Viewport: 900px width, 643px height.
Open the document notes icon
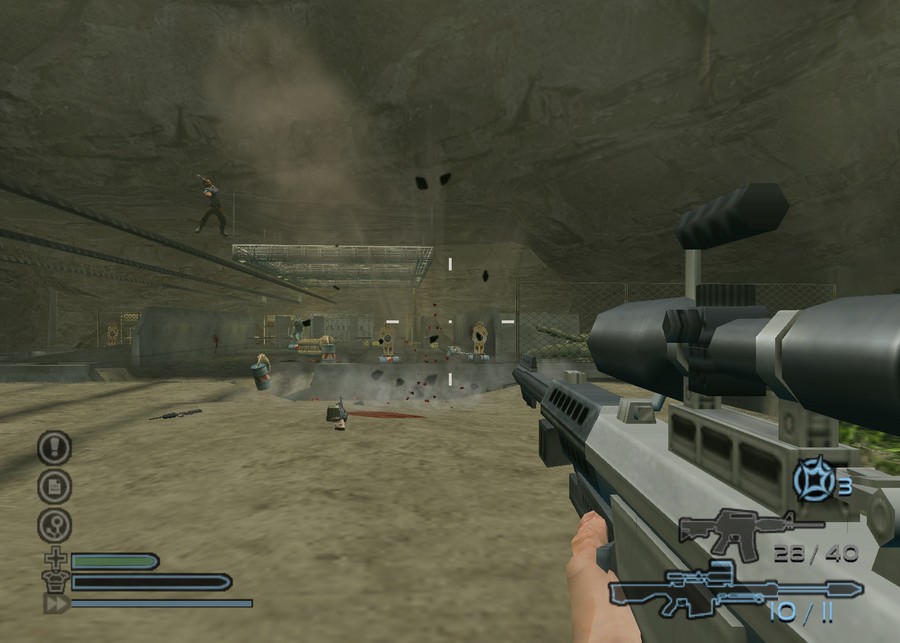coord(54,486)
